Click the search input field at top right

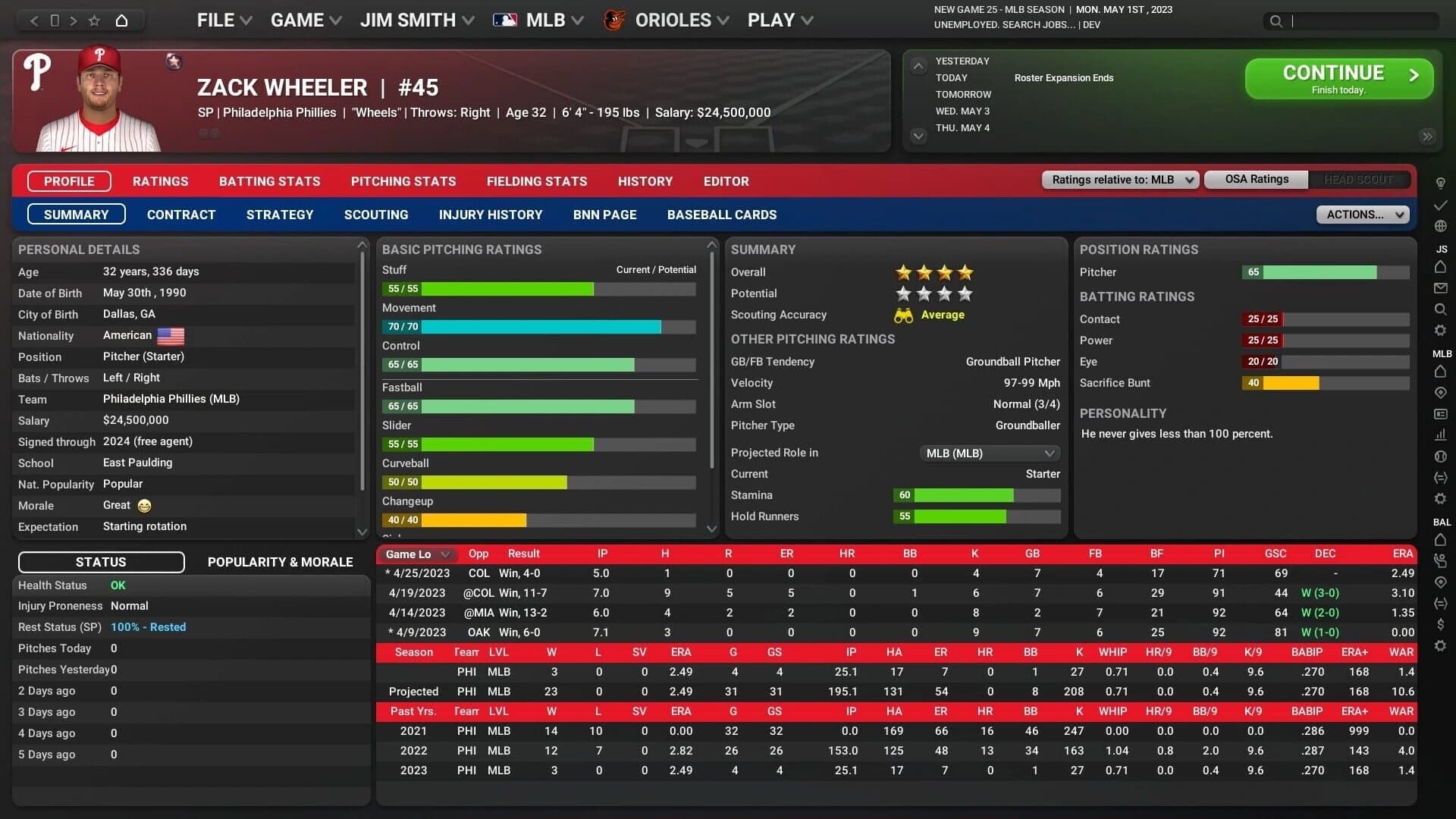coord(1365,21)
